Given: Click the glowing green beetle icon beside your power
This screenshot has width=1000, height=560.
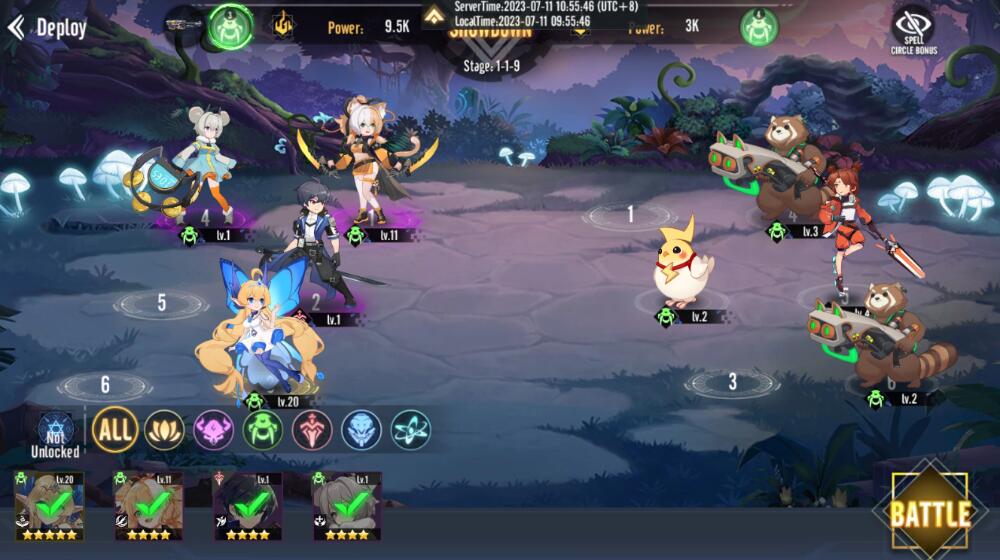Looking at the screenshot, I should pos(230,26).
